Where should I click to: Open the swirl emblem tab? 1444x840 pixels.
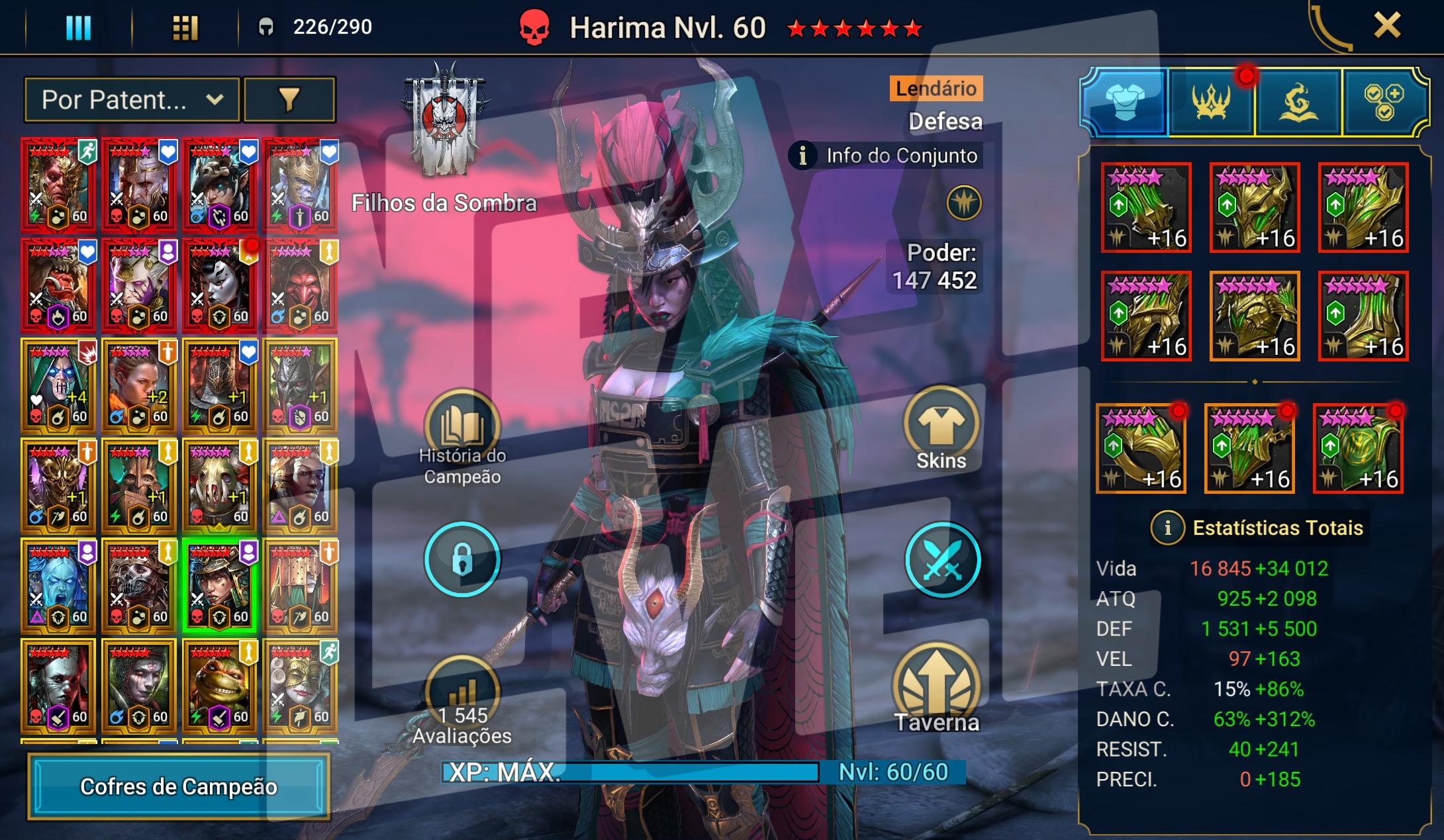(x=1298, y=103)
